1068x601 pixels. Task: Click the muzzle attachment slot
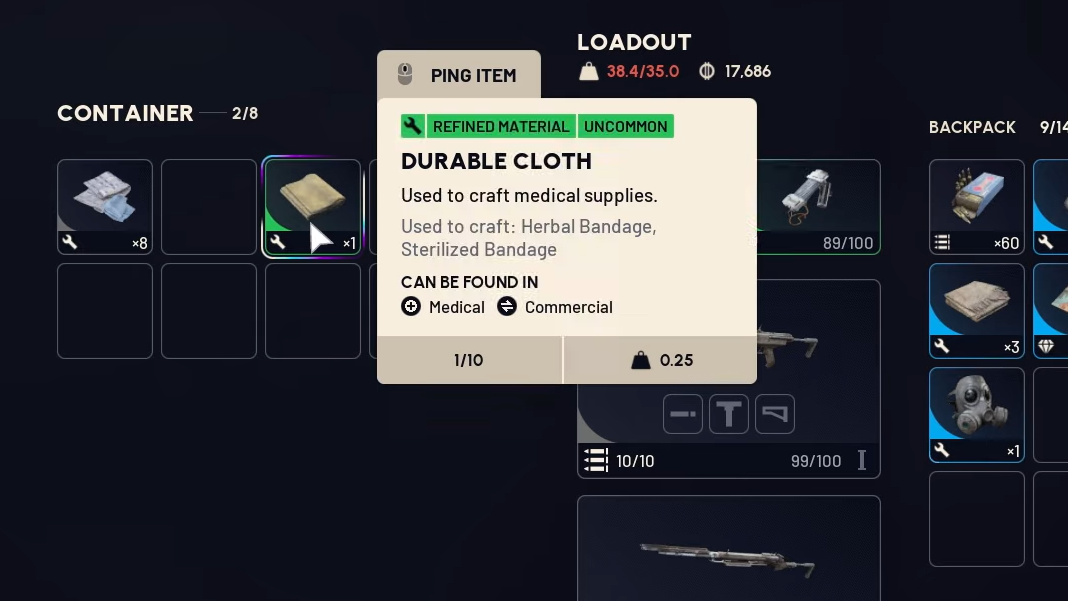point(682,414)
